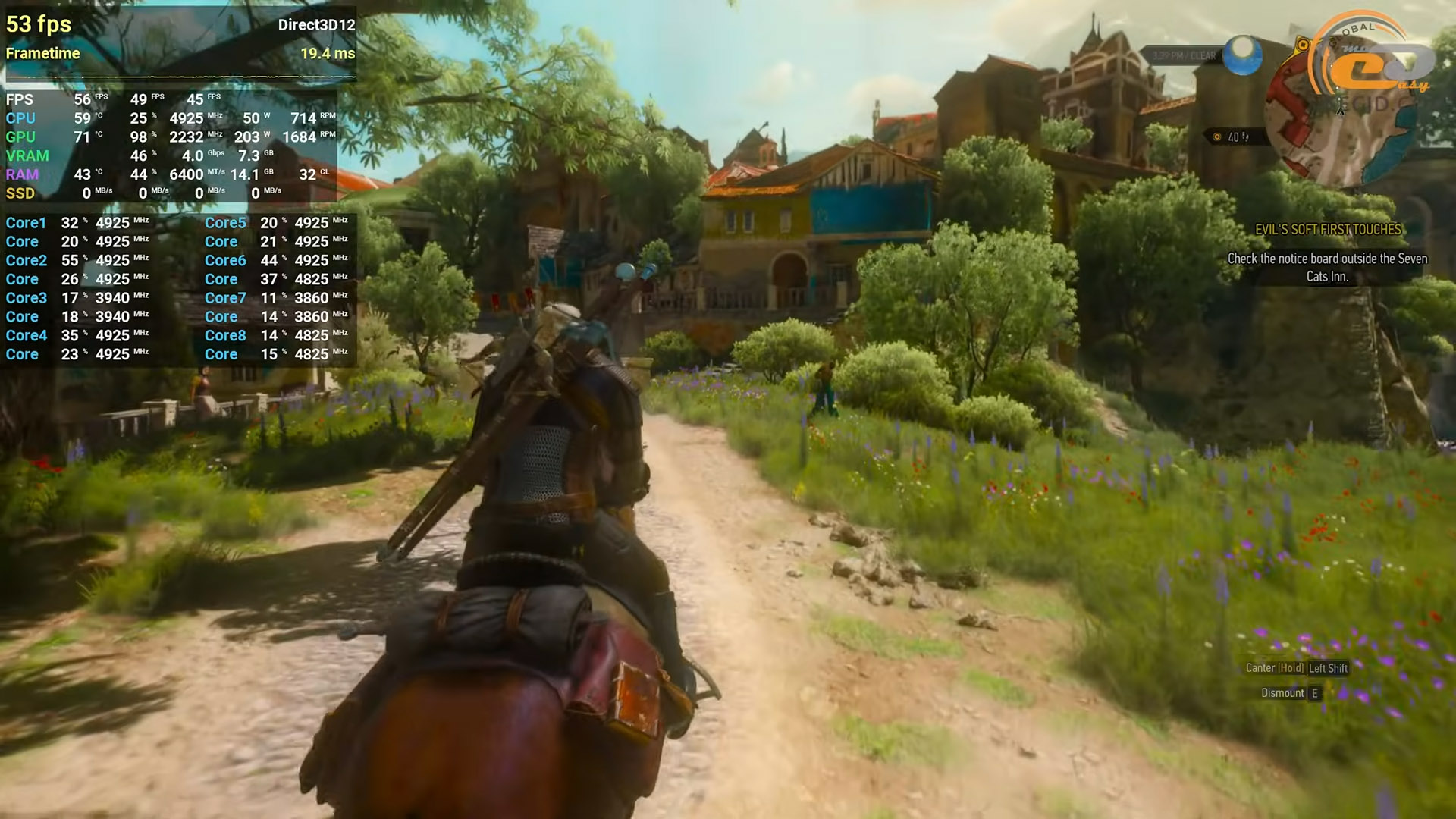Select the Evil's Soft First Touches quest title

click(x=1328, y=230)
